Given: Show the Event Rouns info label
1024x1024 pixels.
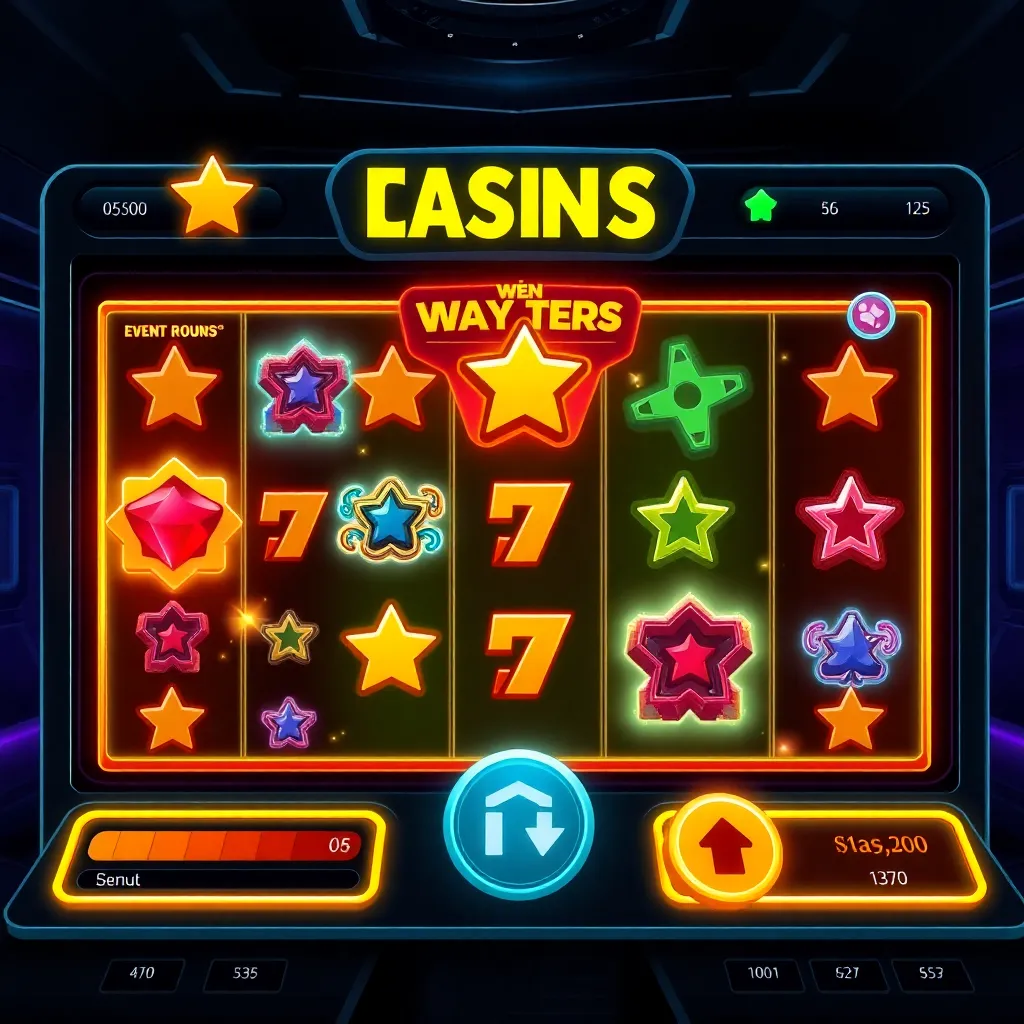Looking at the screenshot, I should tap(173, 331).
